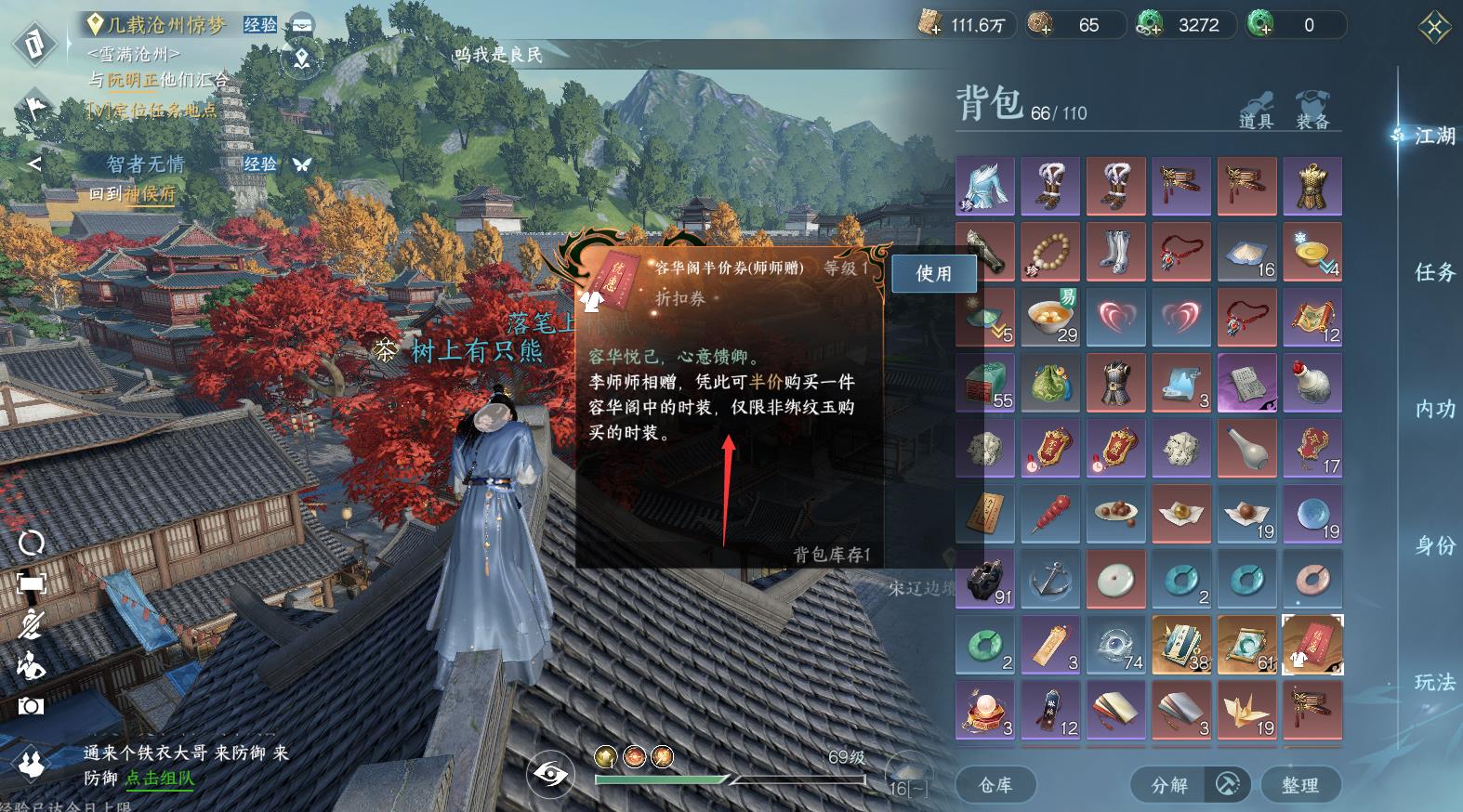Click the decompose hammer icon next to 分解
The height and width of the screenshot is (812, 1463).
tap(1225, 785)
